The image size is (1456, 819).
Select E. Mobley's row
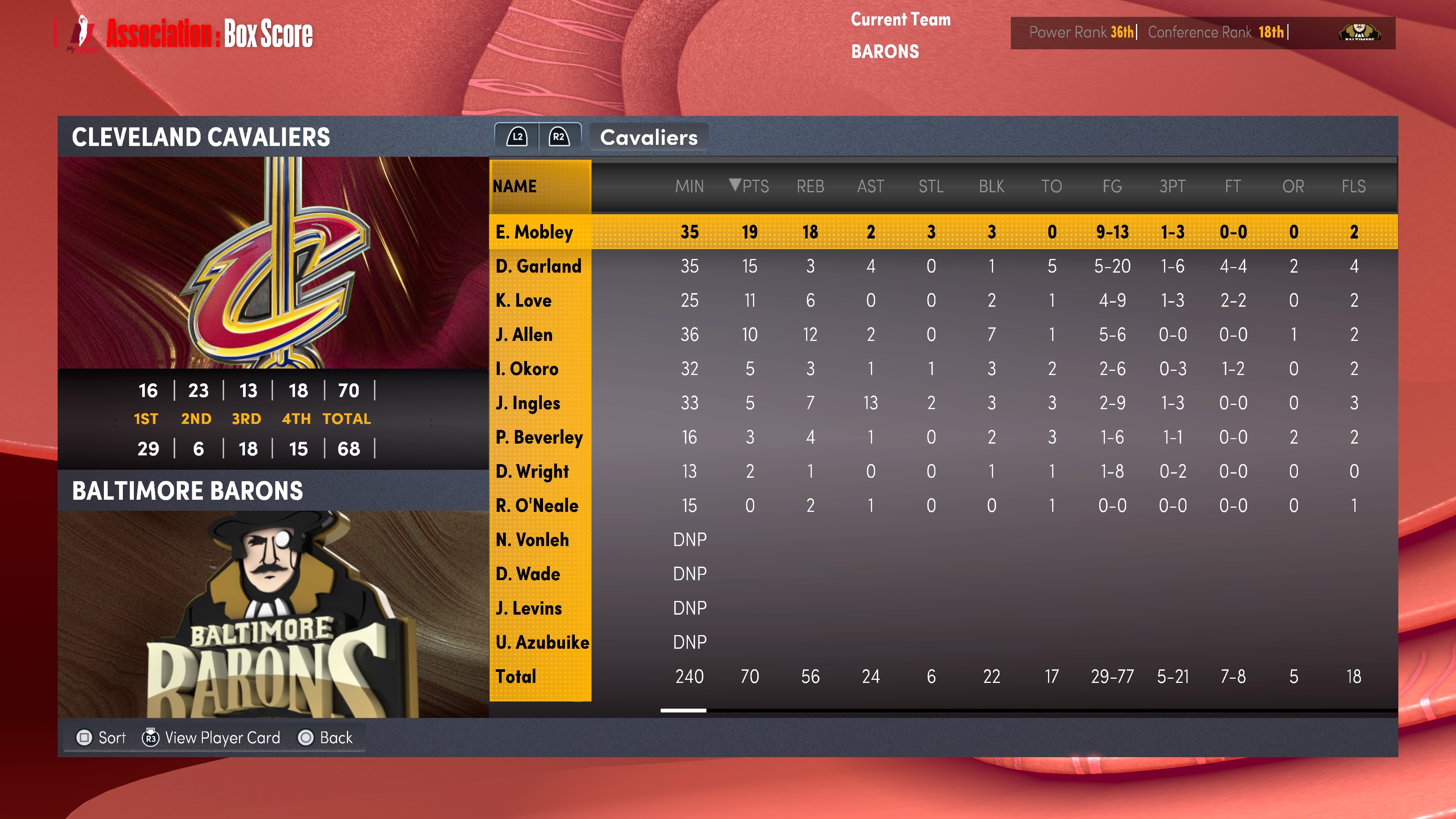click(534, 232)
